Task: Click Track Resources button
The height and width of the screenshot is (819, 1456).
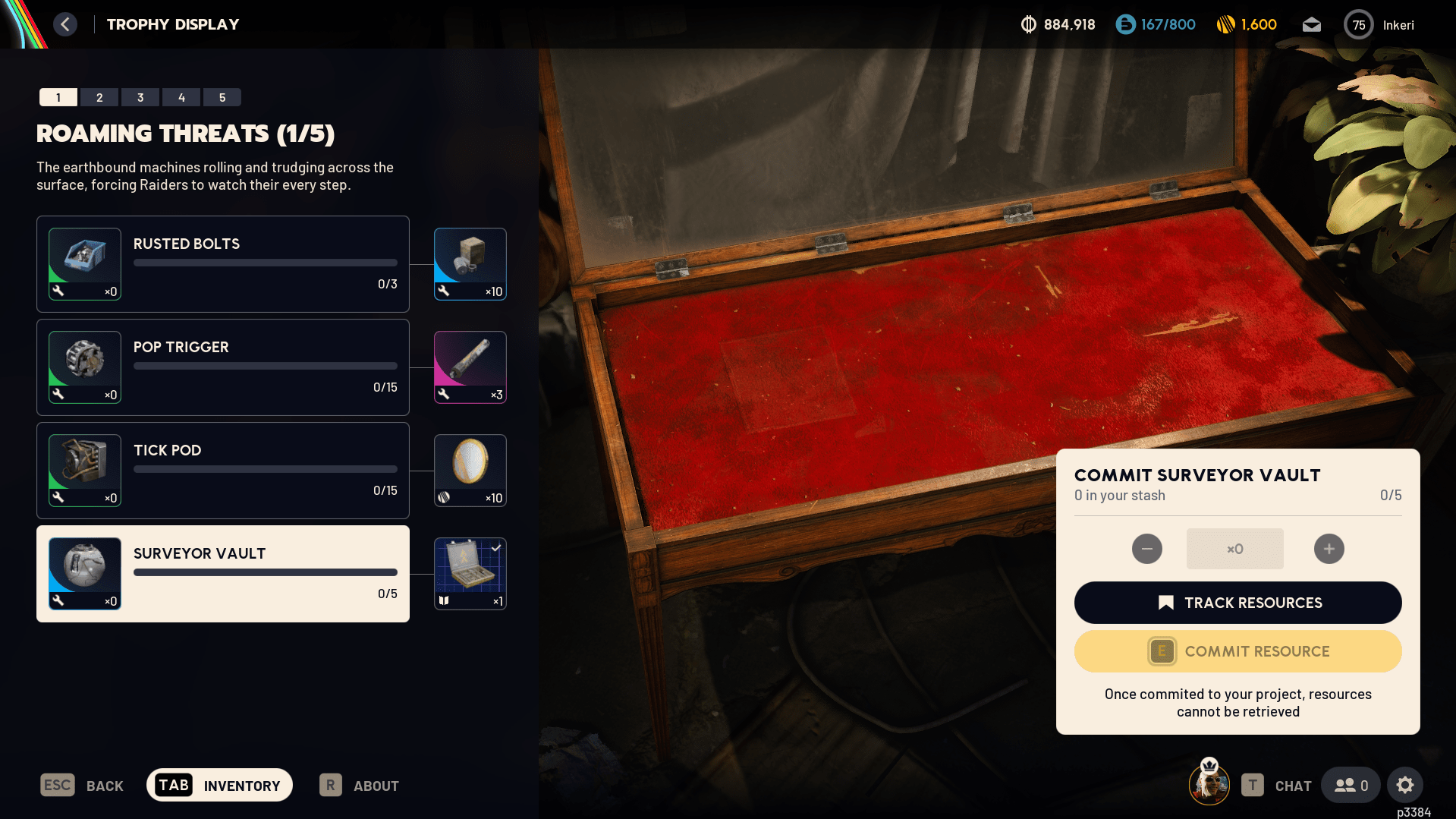Action: [1238, 603]
